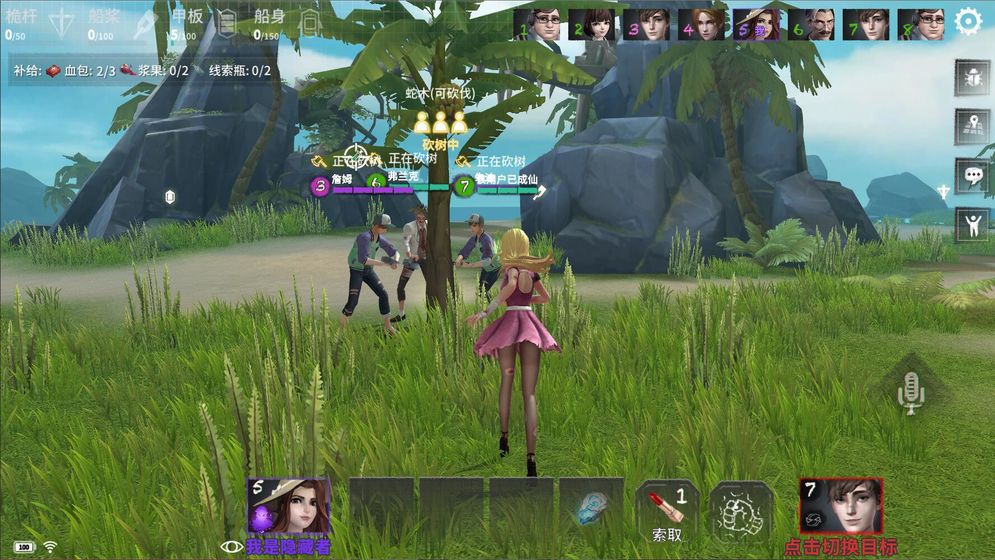995x560 pixels.
Task: Open the gear settings menu
Action: point(968,22)
